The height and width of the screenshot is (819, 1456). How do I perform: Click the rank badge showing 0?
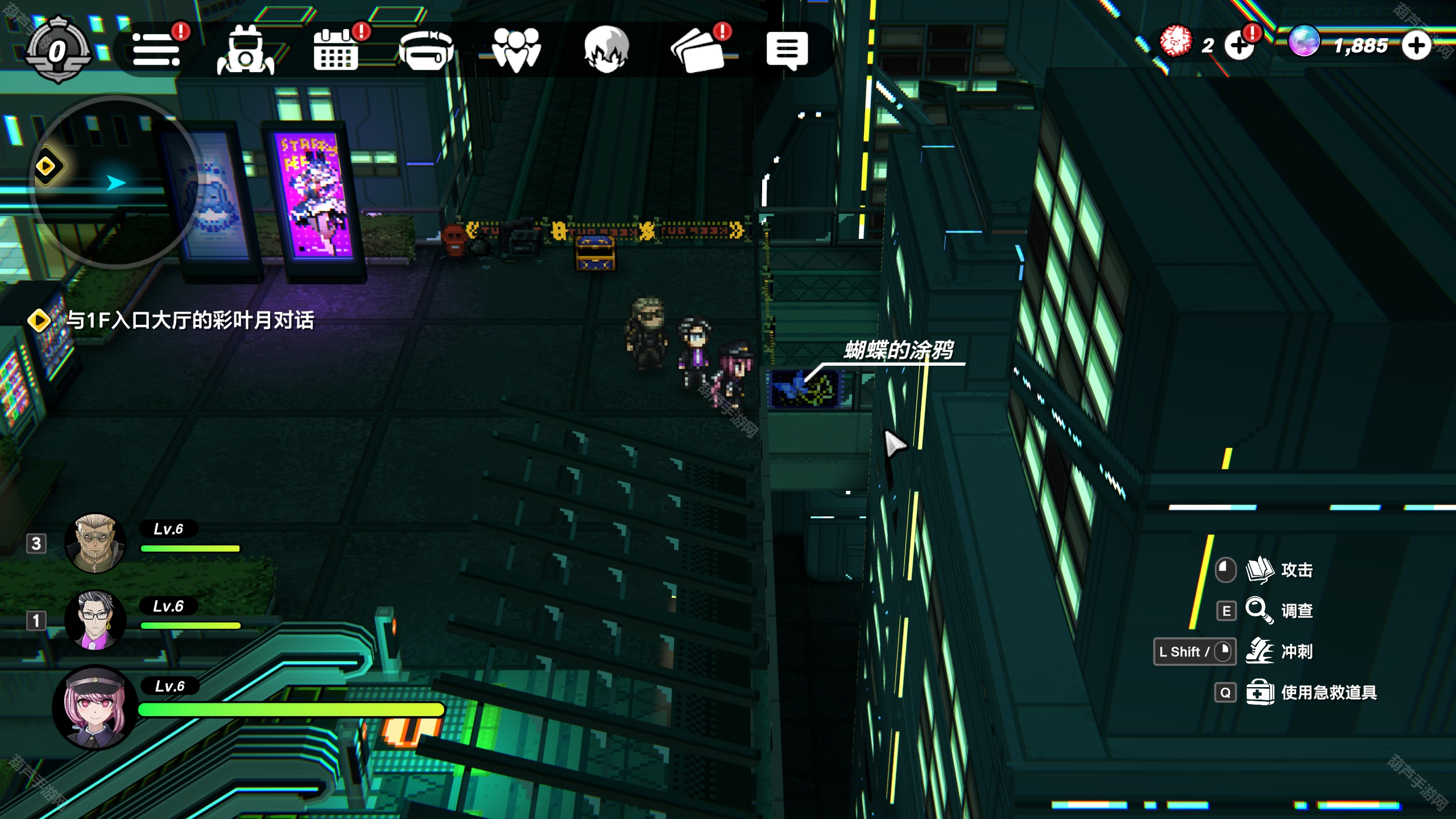click(57, 51)
